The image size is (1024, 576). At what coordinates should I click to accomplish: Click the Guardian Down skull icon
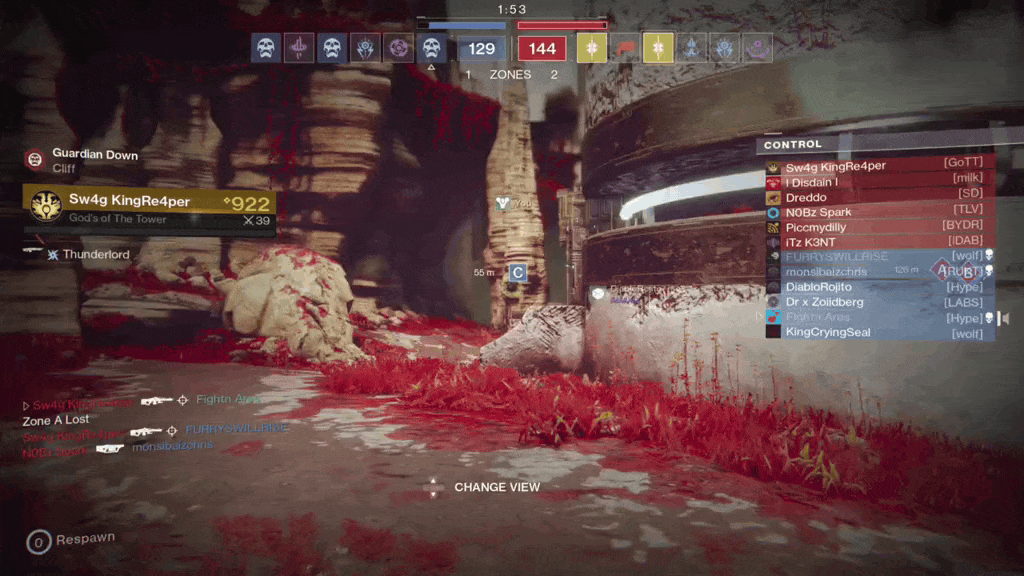(x=35, y=158)
